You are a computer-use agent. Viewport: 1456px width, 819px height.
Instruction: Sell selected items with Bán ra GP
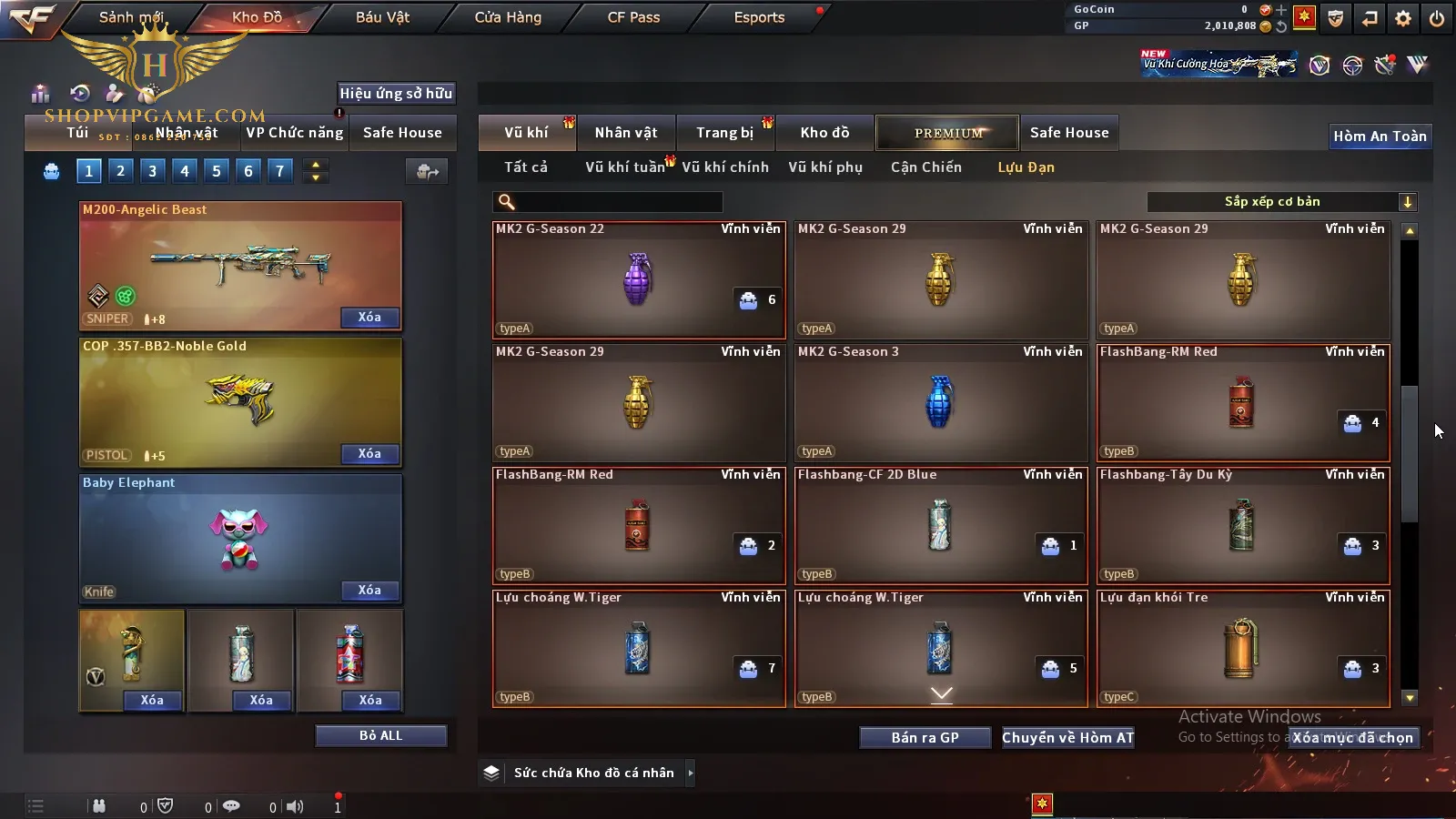pyautogui.click(x=925, y=738)
